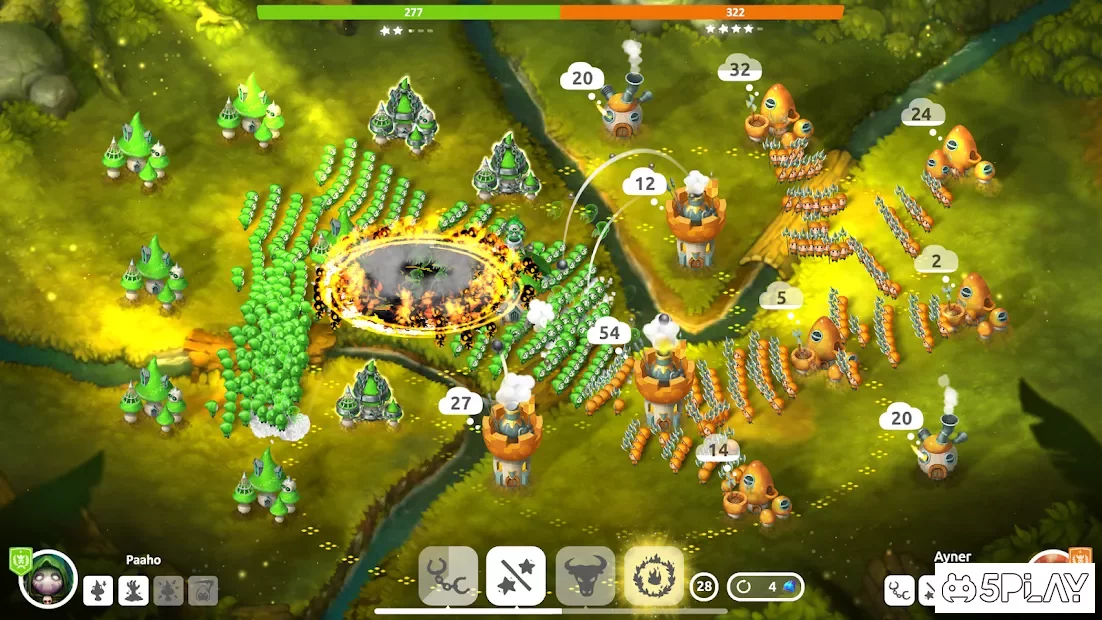Image resolution: width=1102 pixels, height=620 pixels.
Task: Select the mushroom perk icon beside Paaho's portrait
Action: [98, 590]
